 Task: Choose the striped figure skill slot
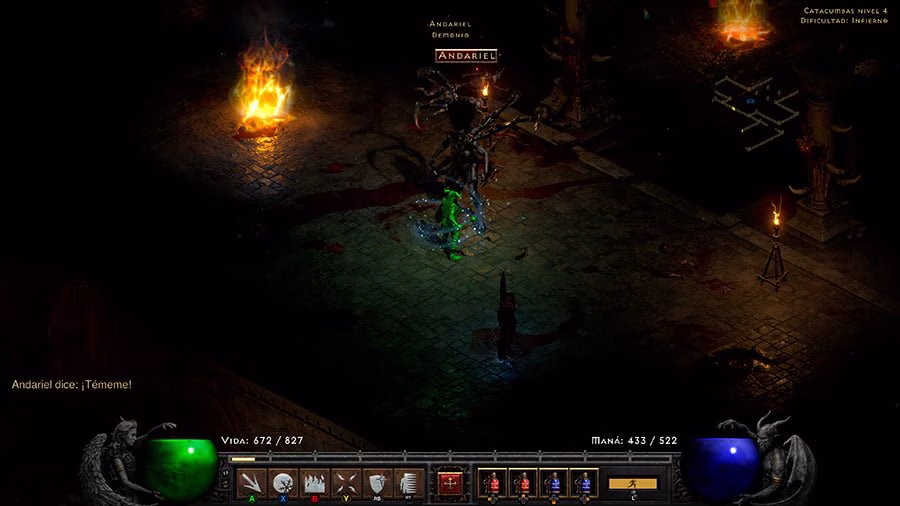coord(407,482)
